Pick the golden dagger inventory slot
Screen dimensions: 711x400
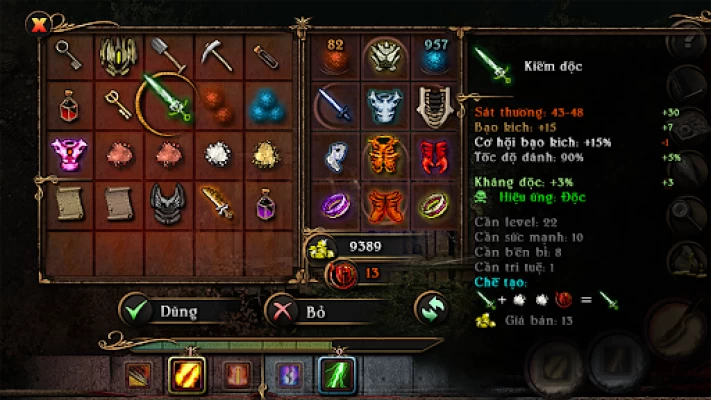pos(217,201)
